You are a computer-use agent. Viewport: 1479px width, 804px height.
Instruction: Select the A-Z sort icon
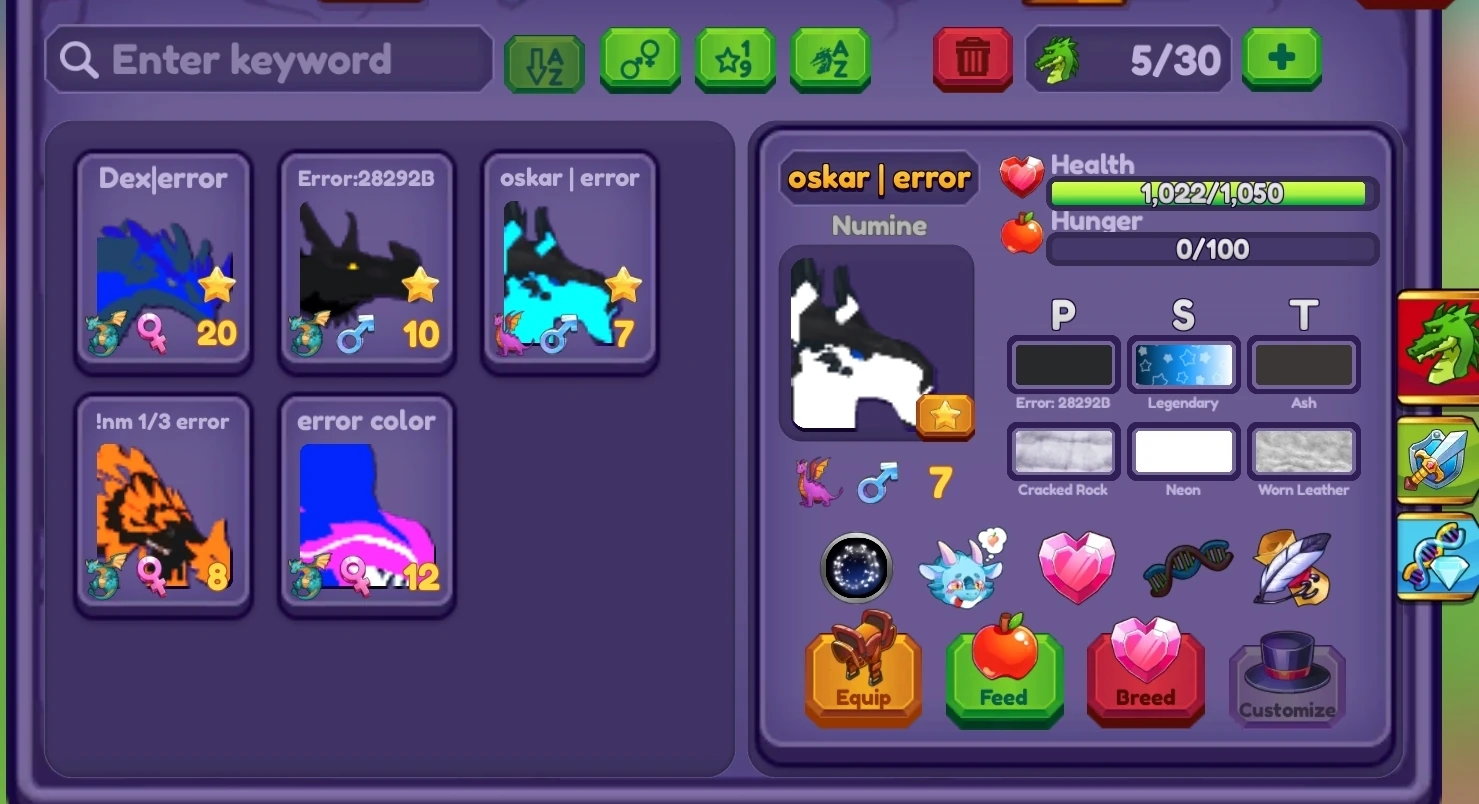pyautogui.click(x=543, y=59)
